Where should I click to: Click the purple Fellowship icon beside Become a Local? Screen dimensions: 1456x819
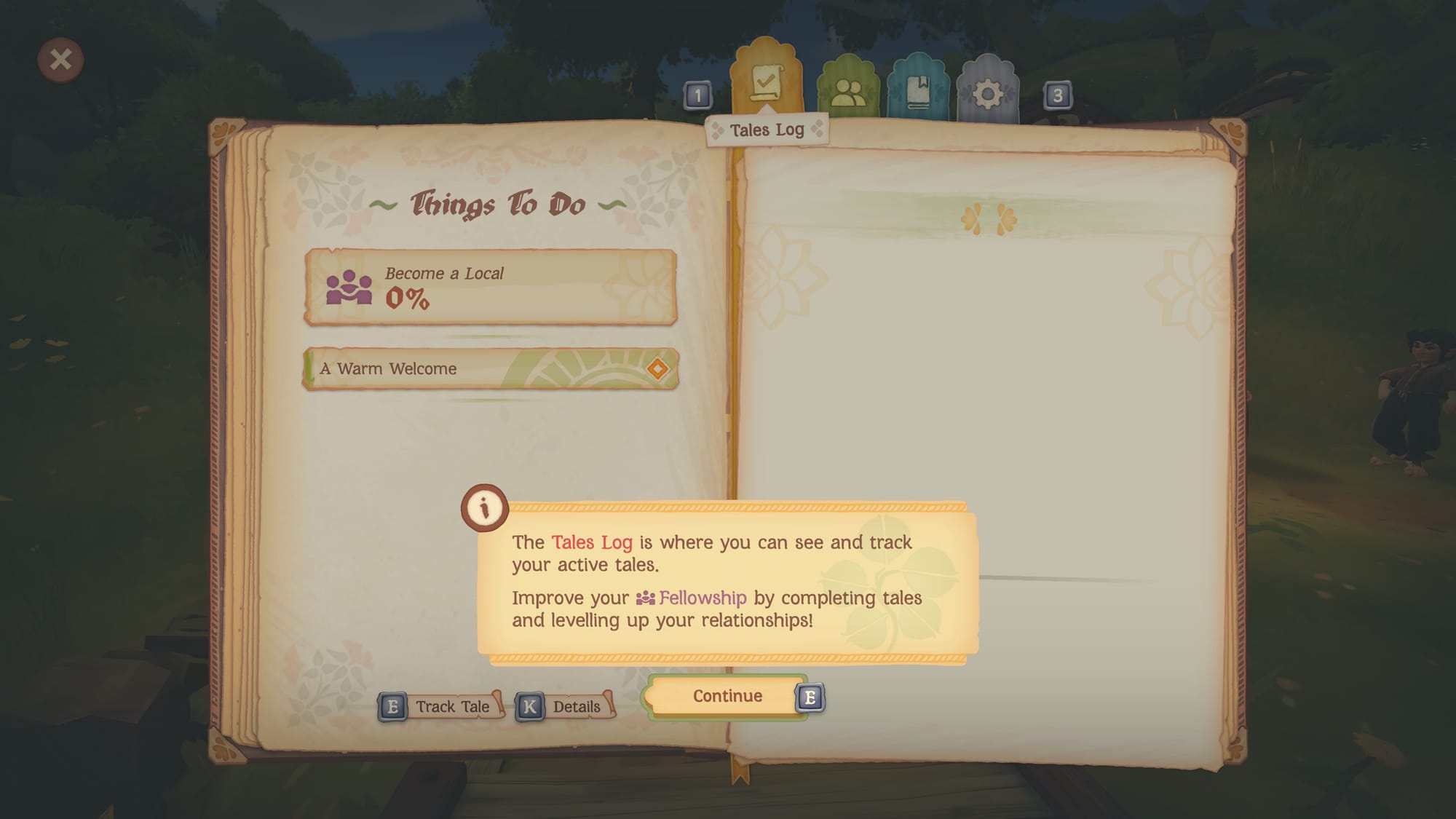[x=349, y=289]
